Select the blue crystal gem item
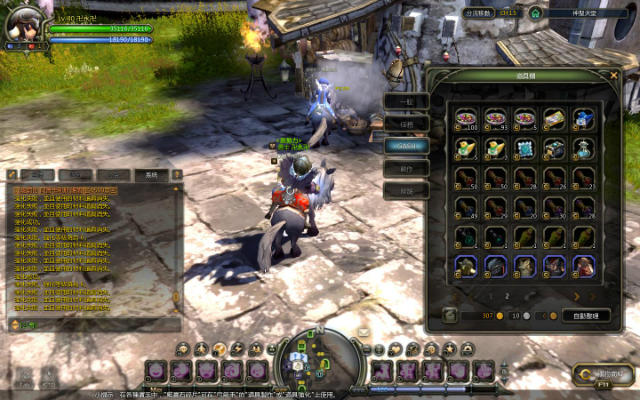 (x=525, y=148)
